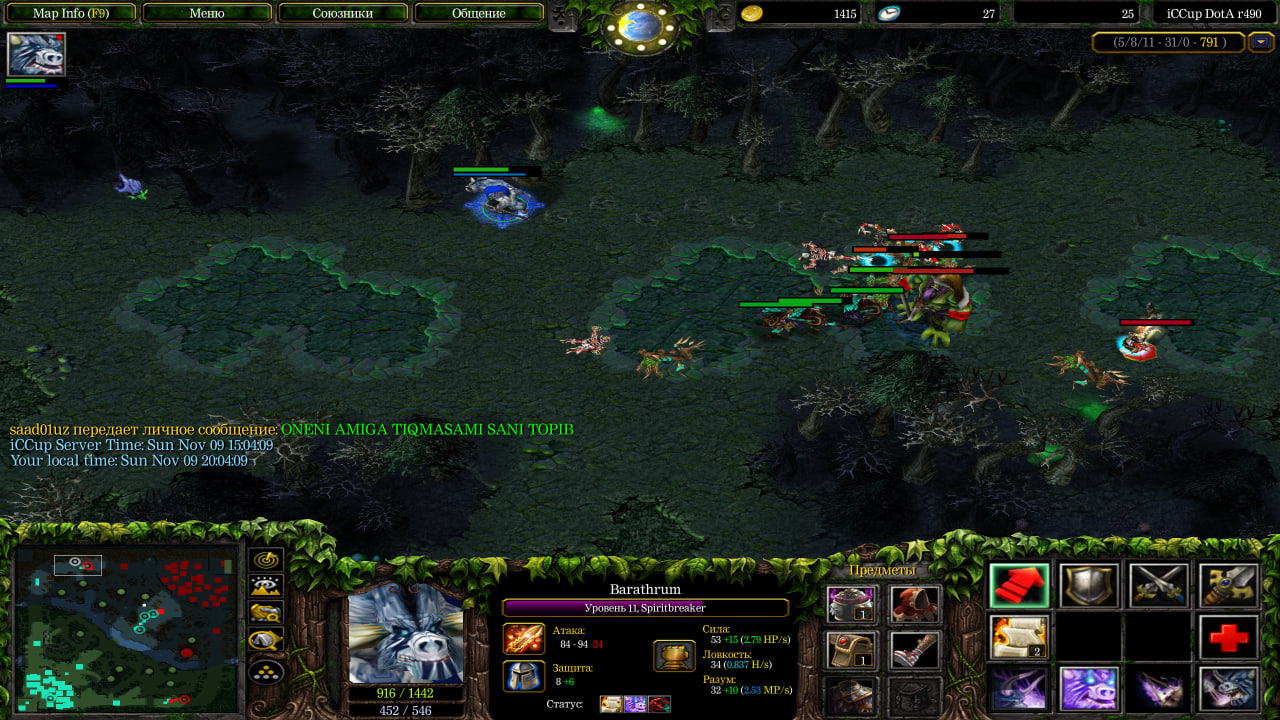Open the Map Info (F9) panel

(71, 13)
